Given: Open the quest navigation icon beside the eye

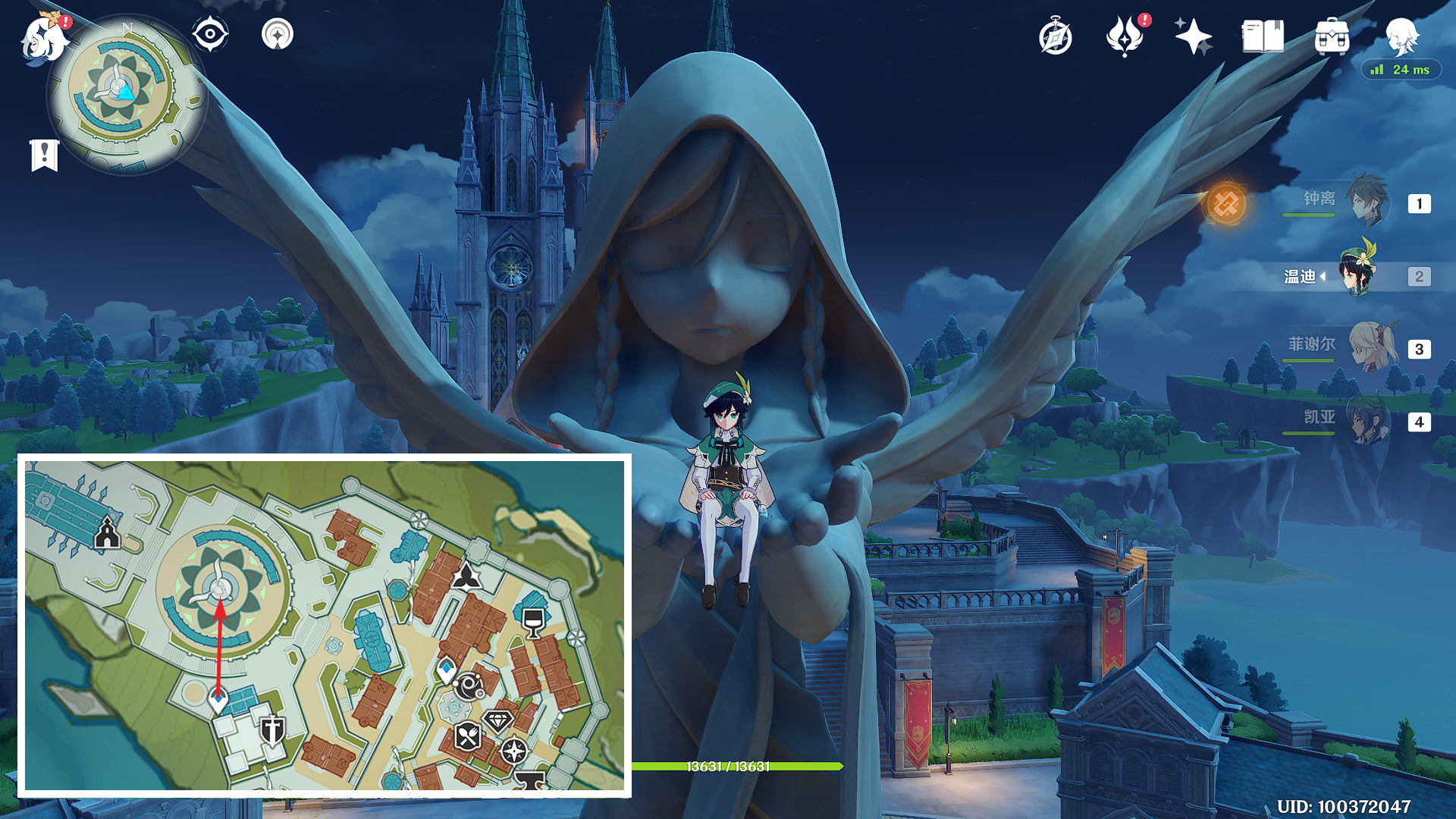Looking at the screenshot, I should pyautogui.click(x=278, y=34).
